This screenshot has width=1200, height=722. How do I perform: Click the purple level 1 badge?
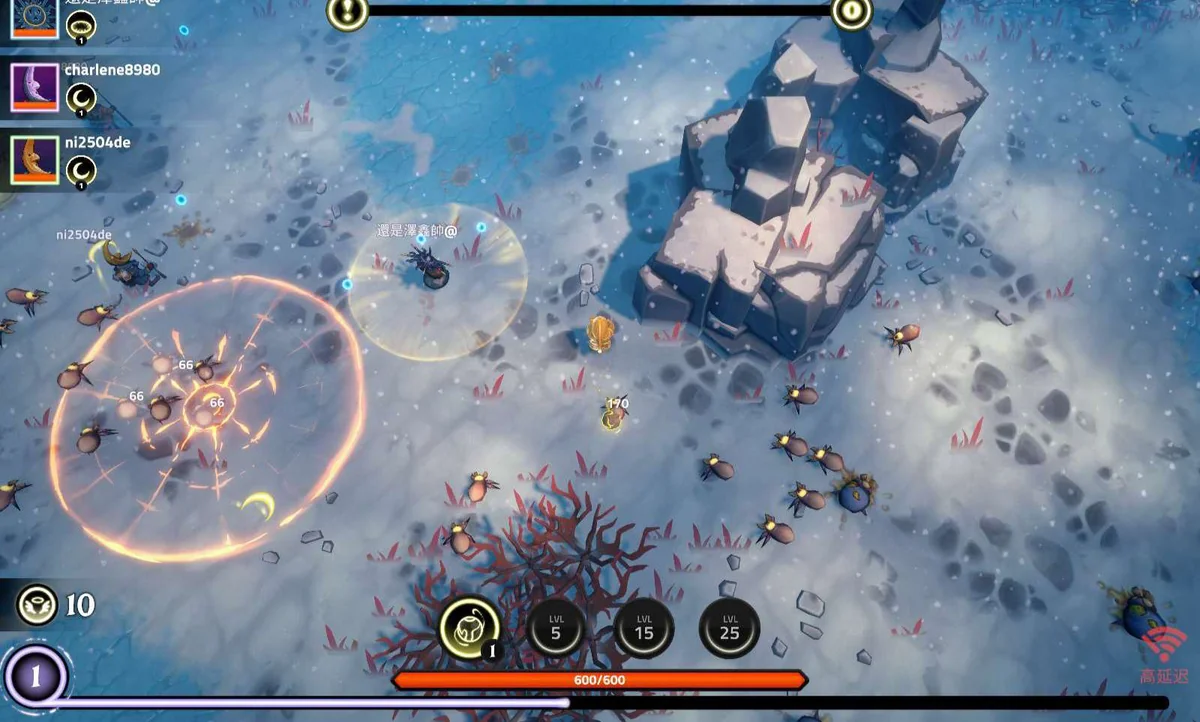coord(34,679)
